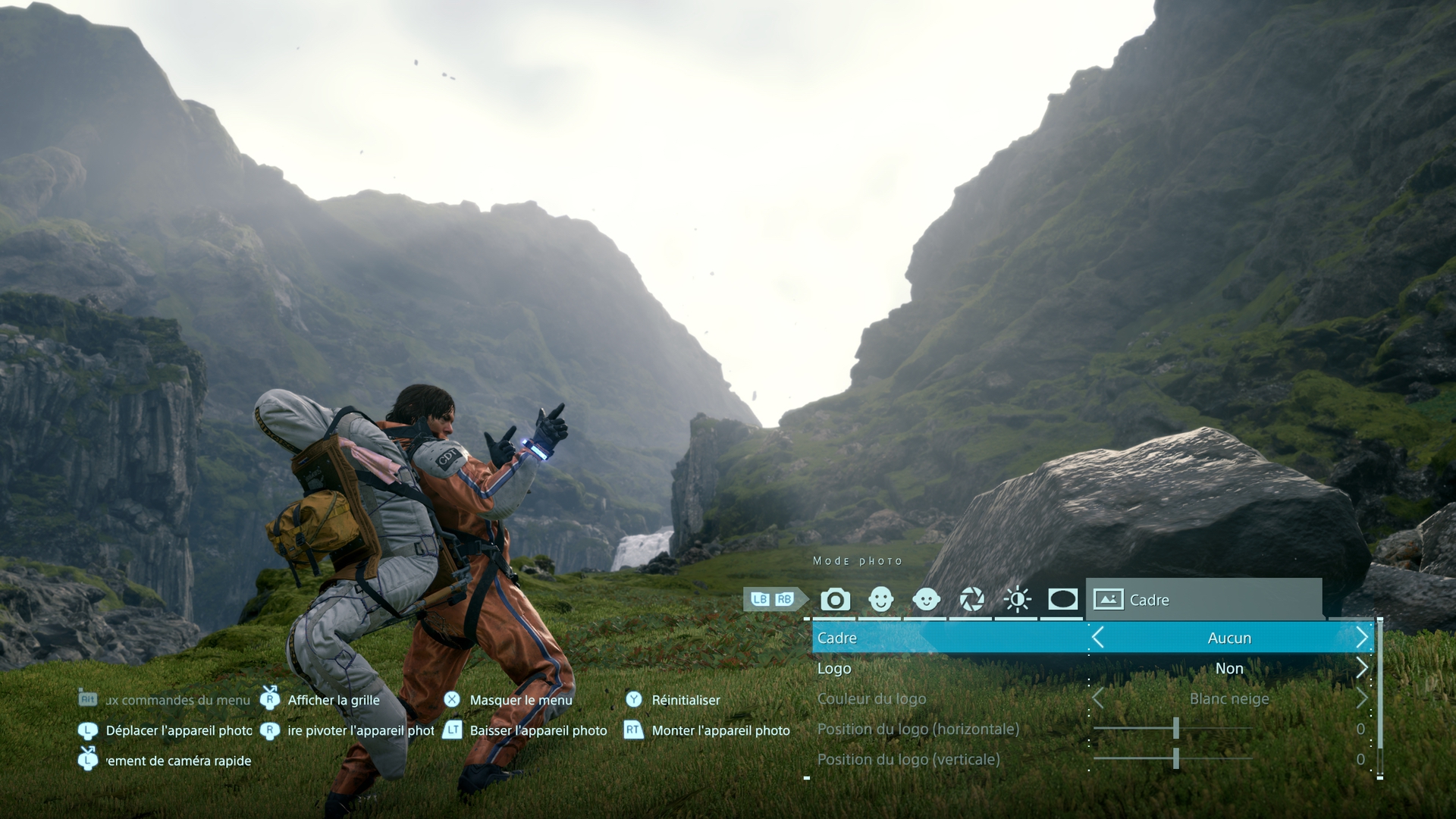
Task: Click the right arrow on the Cadre row
Action: coord(1362,638)
